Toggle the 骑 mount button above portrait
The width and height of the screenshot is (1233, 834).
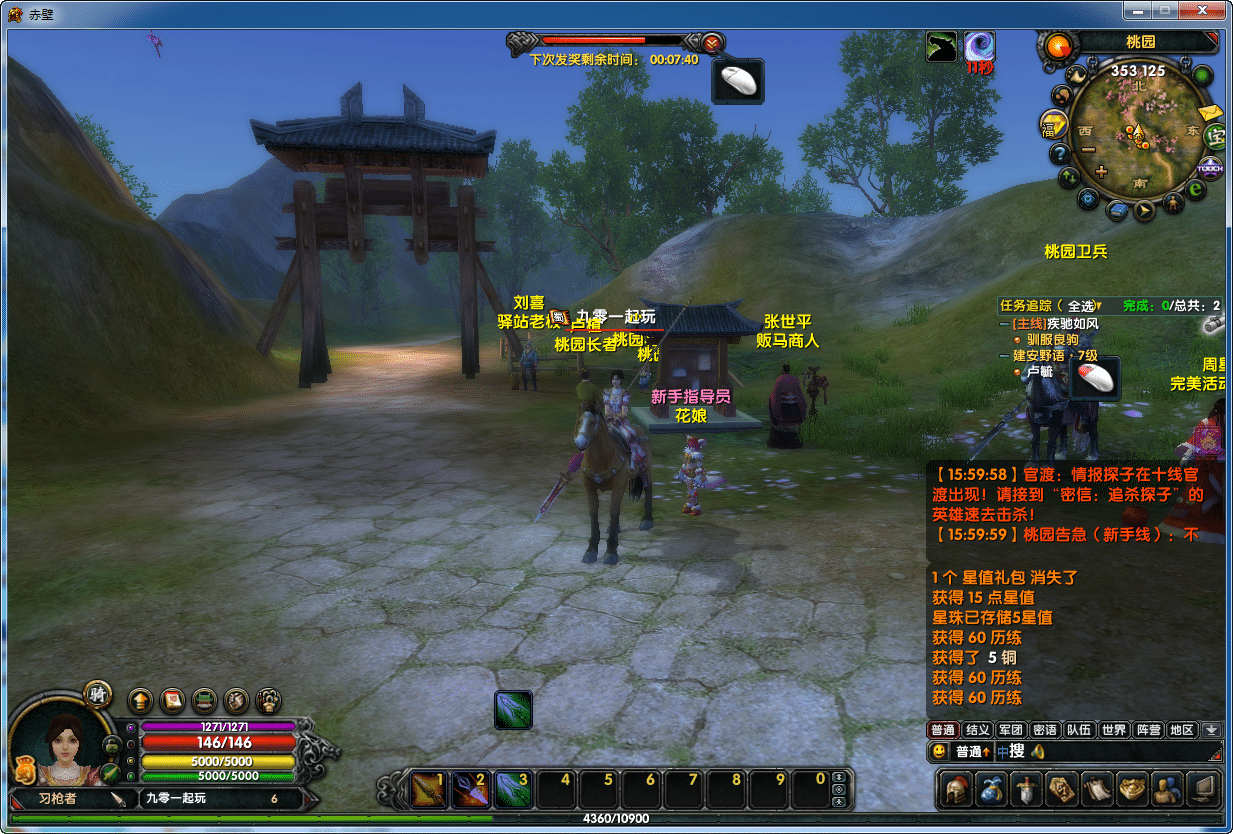coord(97,693)
